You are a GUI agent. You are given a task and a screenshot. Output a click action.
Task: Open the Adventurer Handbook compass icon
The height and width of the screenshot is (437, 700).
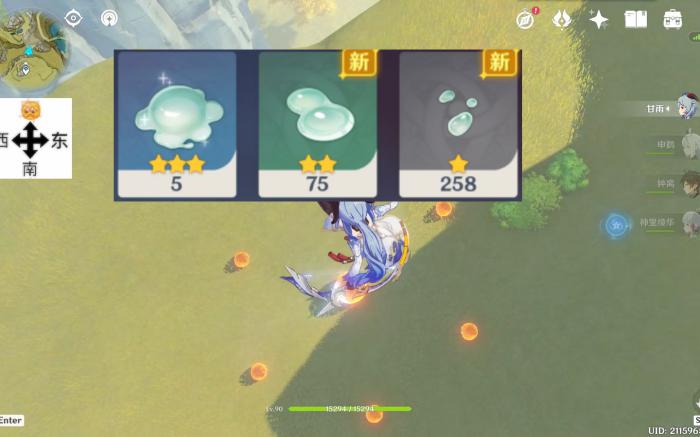click(x=526, y=19)
